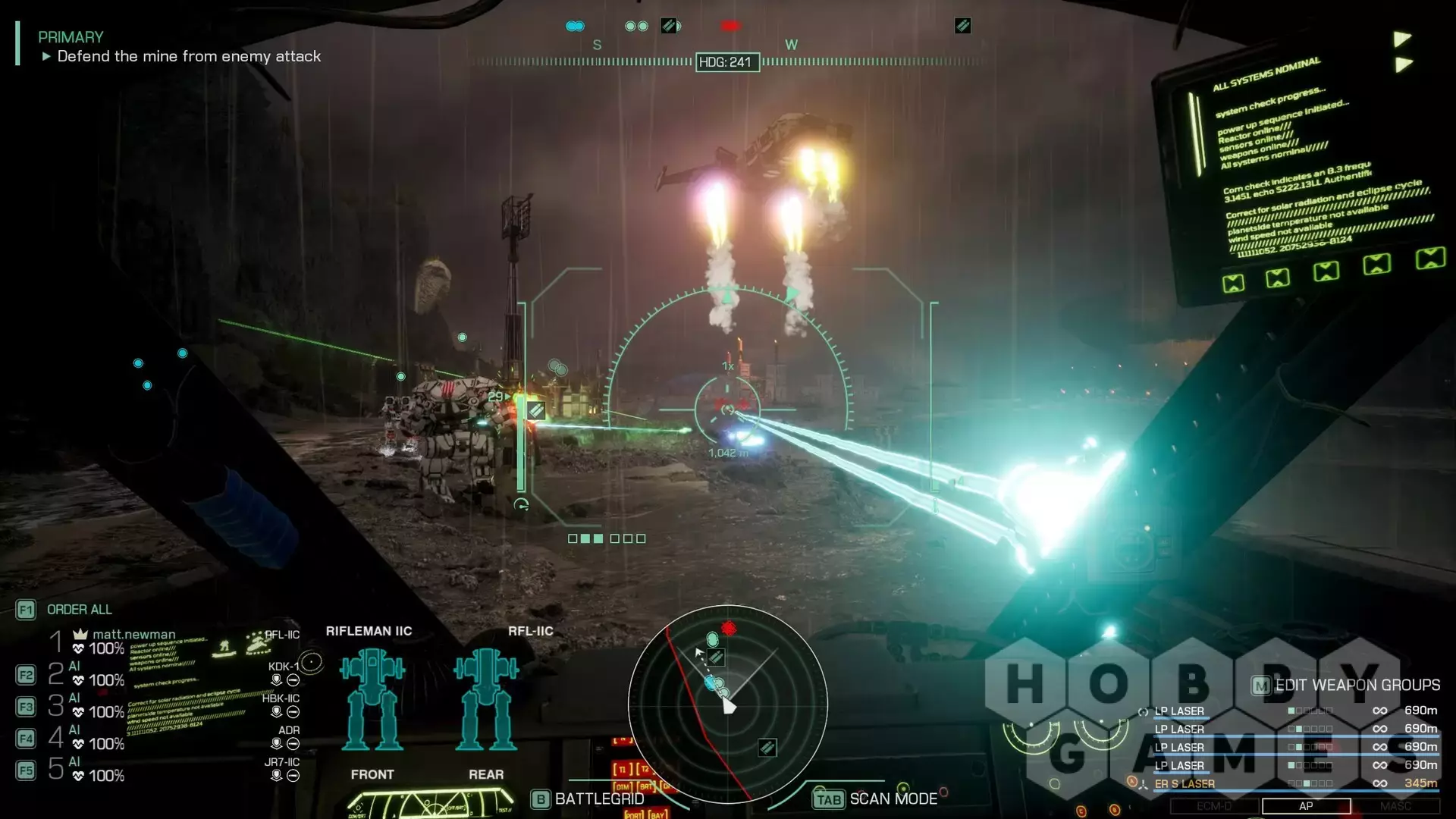Select the AP equipment indicator
This screenshot has height=819, width=1456.
tap(1305, 806)
